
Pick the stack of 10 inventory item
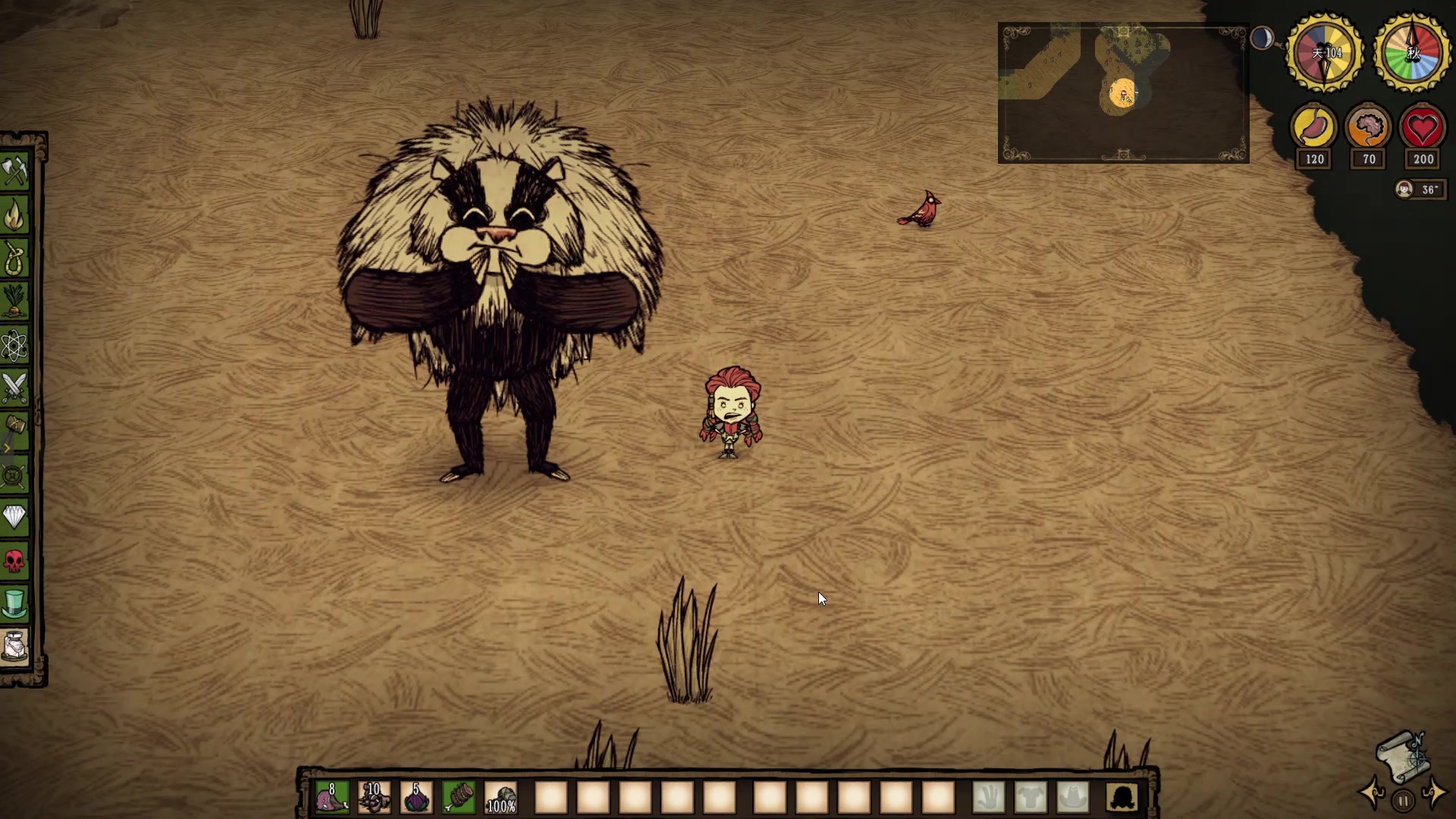pyautogui.click(x=374, y=797)
